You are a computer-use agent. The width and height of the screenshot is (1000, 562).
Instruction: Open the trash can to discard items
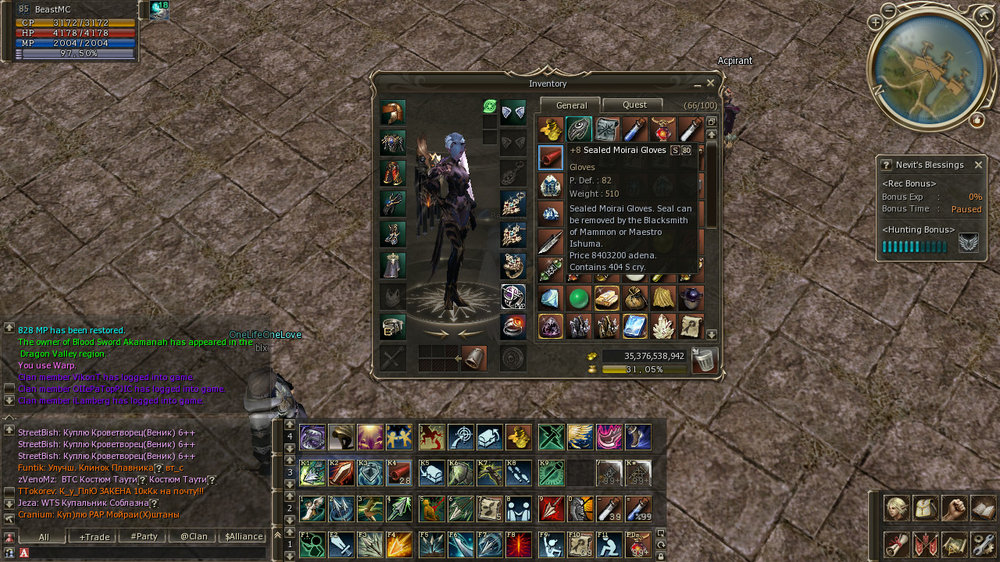(x=704, y=360)
